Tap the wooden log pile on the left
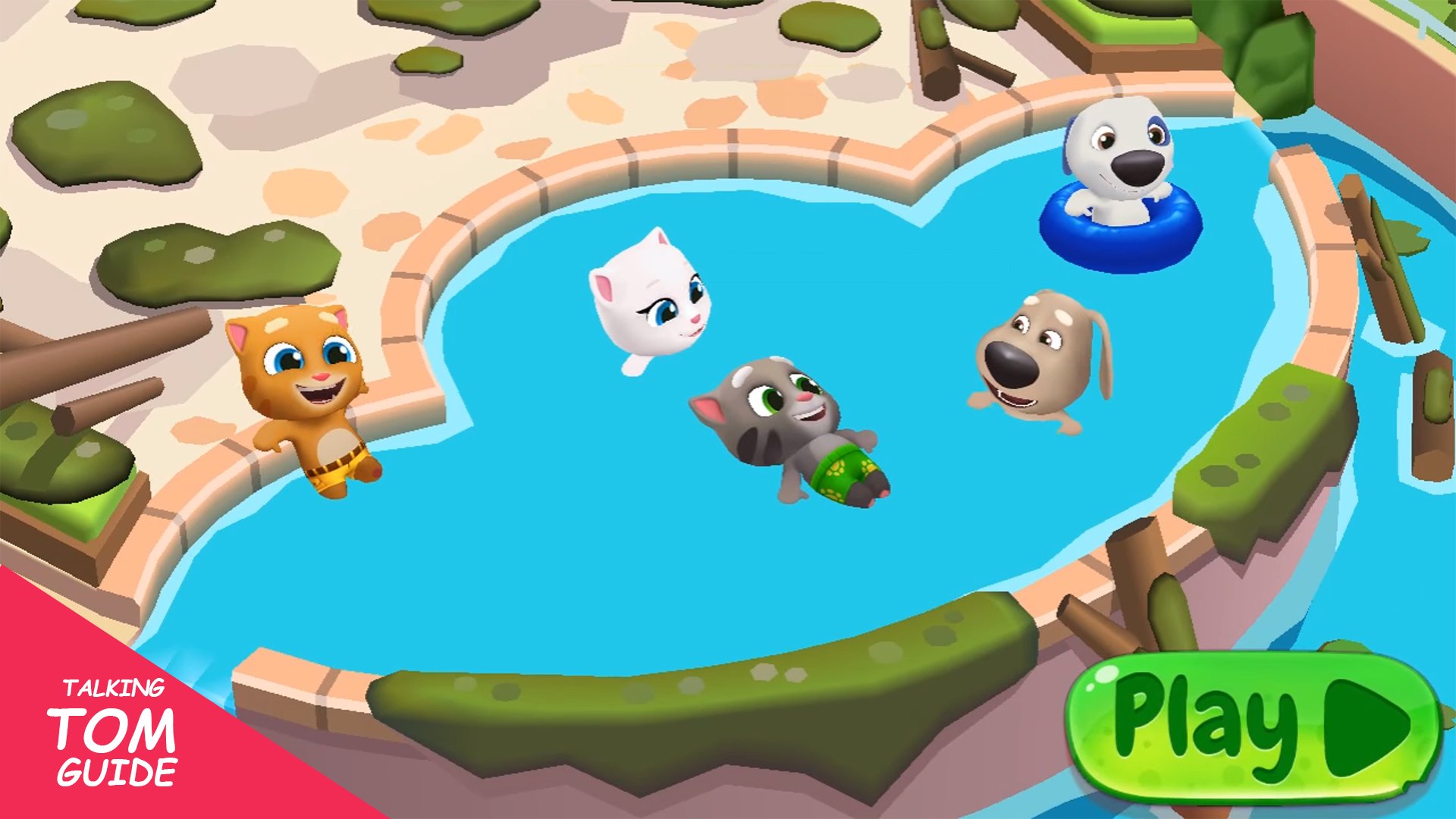 click(91, 356)
